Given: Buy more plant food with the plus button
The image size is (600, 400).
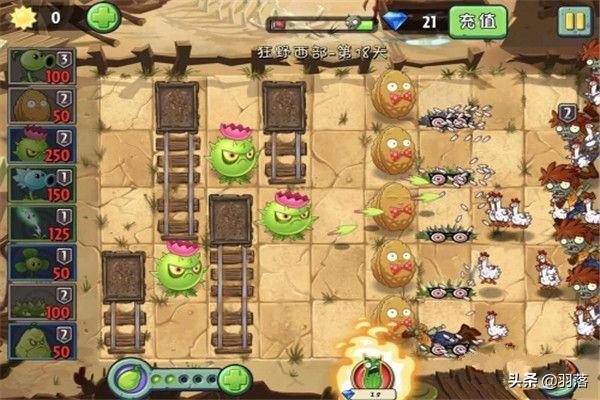Looking at the screenshot, I should 234,380.
